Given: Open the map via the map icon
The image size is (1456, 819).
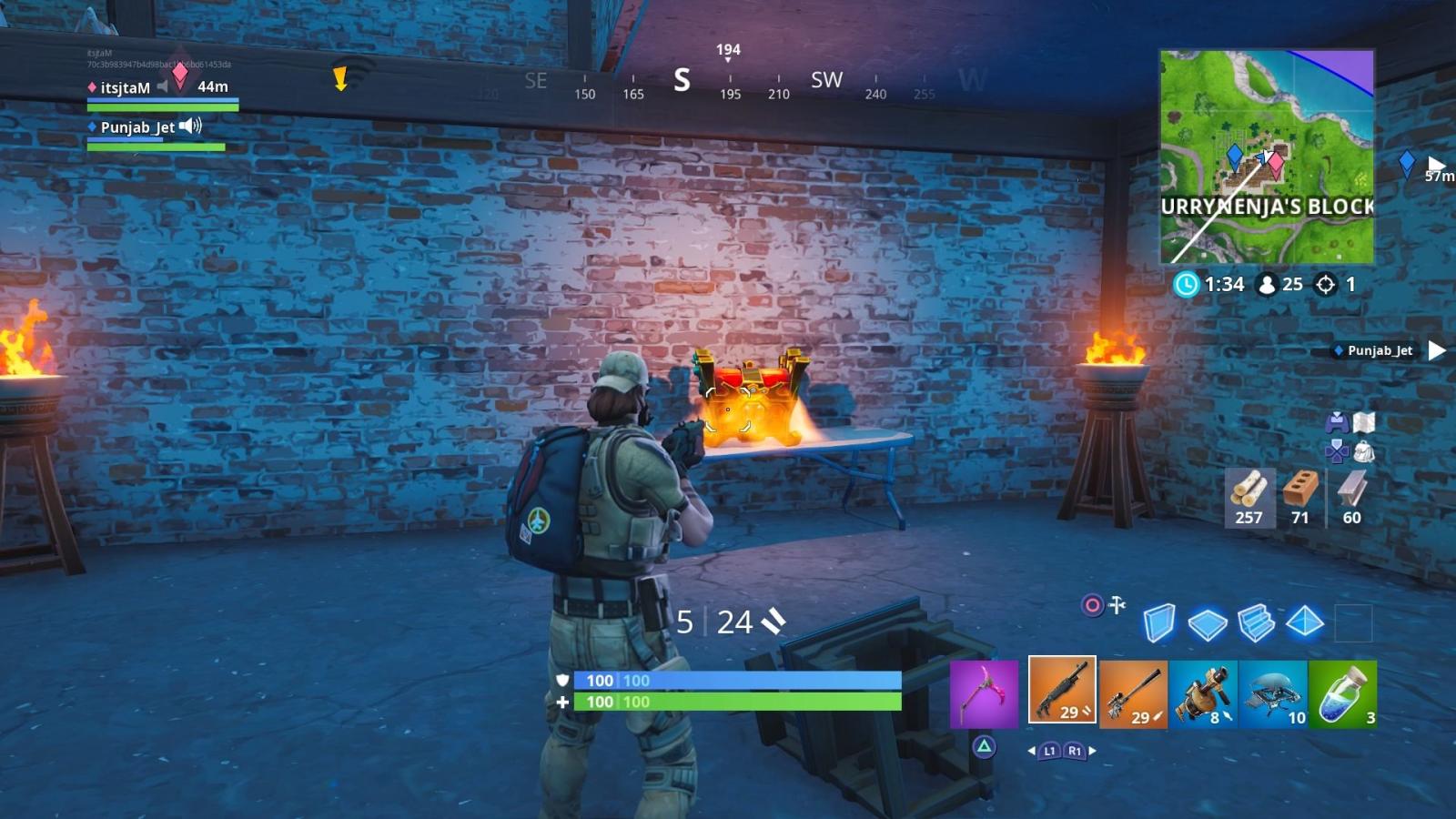Looking at the screenshot, I should (x=1363, y=421).
